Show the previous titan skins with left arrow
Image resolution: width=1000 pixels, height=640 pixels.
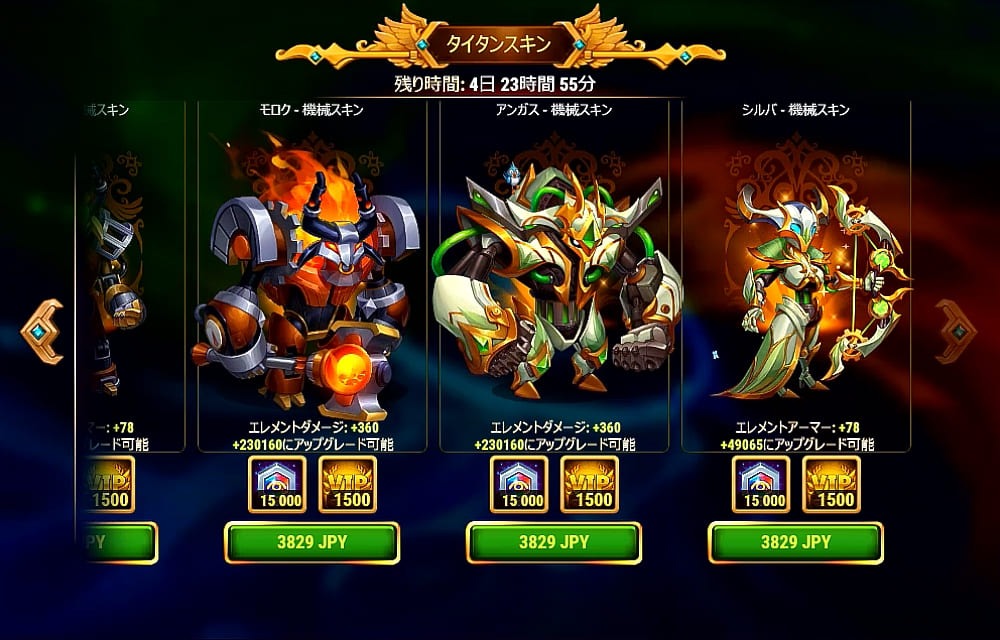[x=43, y=331]
